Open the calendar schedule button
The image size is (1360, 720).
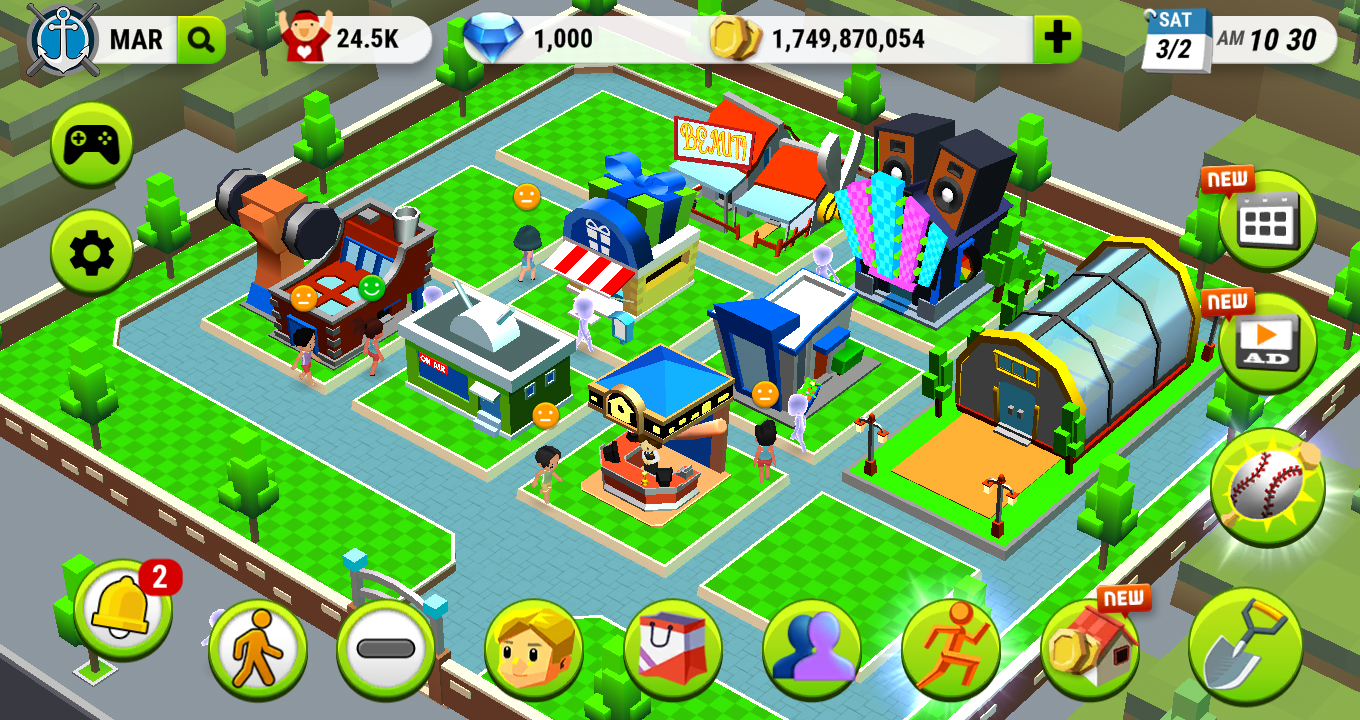point(1267,221)
